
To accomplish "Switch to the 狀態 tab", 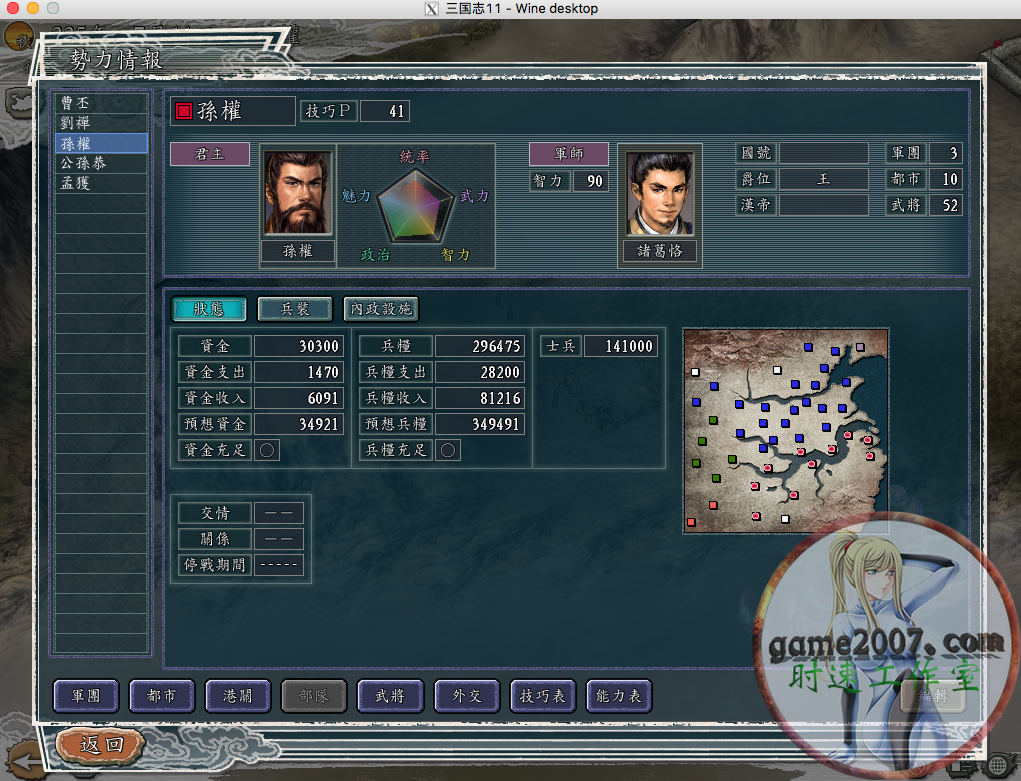I will click(209, 309).
